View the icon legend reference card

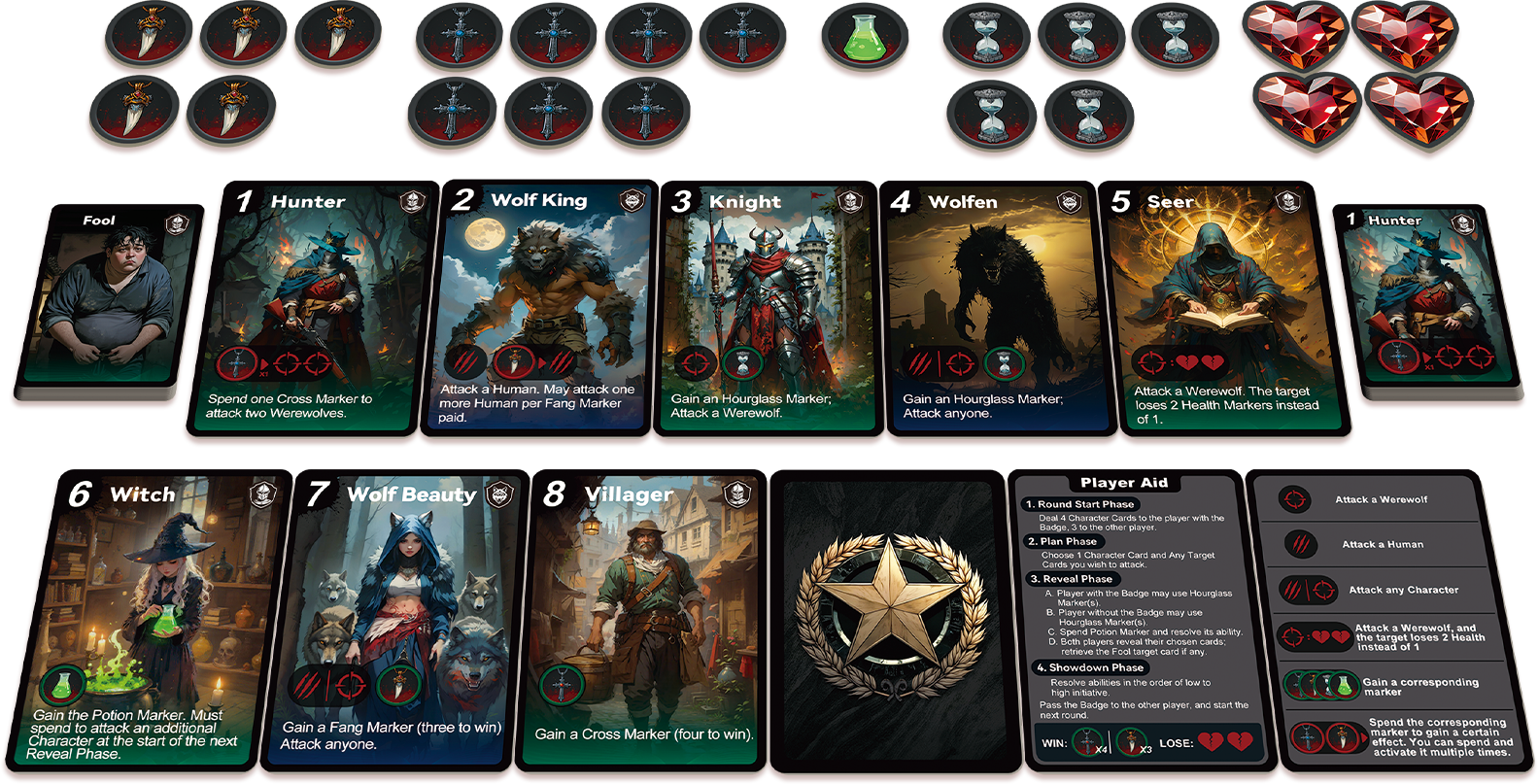(x=1389, y=620)
